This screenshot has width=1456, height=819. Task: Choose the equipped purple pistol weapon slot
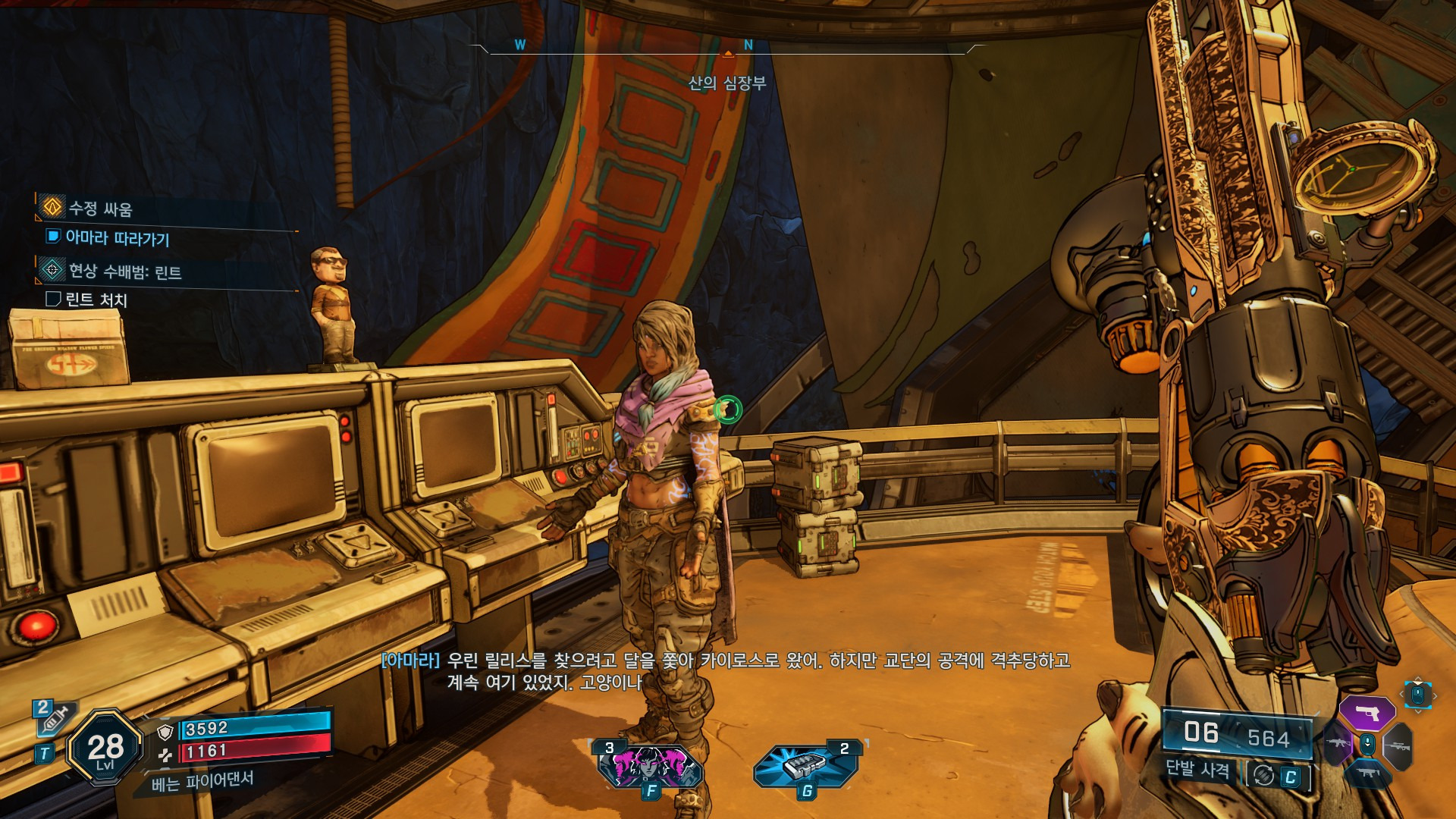(1367, 713)
